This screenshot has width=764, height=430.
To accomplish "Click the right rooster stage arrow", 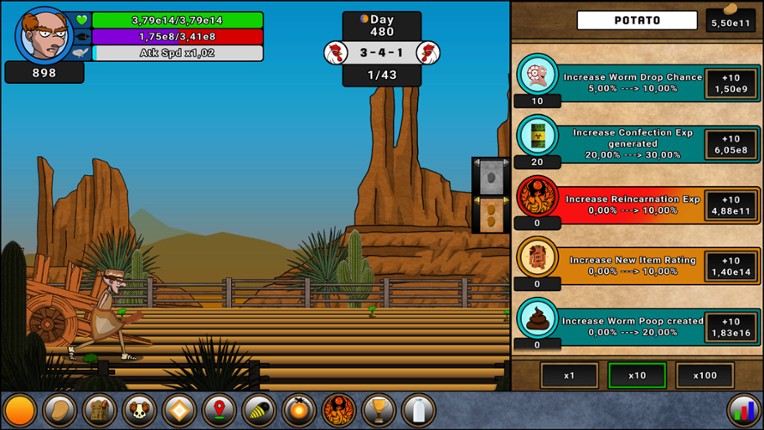I will click(428, 52).
